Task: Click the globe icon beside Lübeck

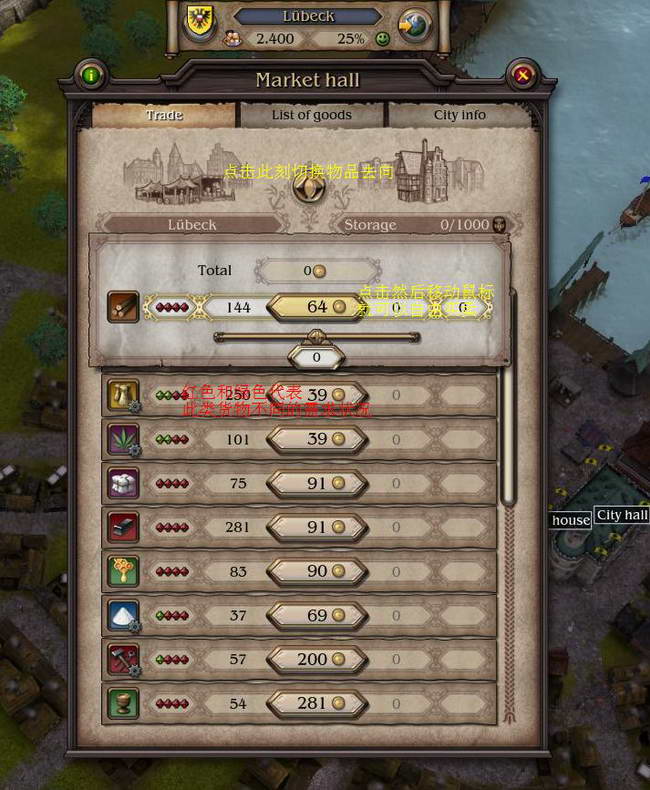Action: coord(415,24)
